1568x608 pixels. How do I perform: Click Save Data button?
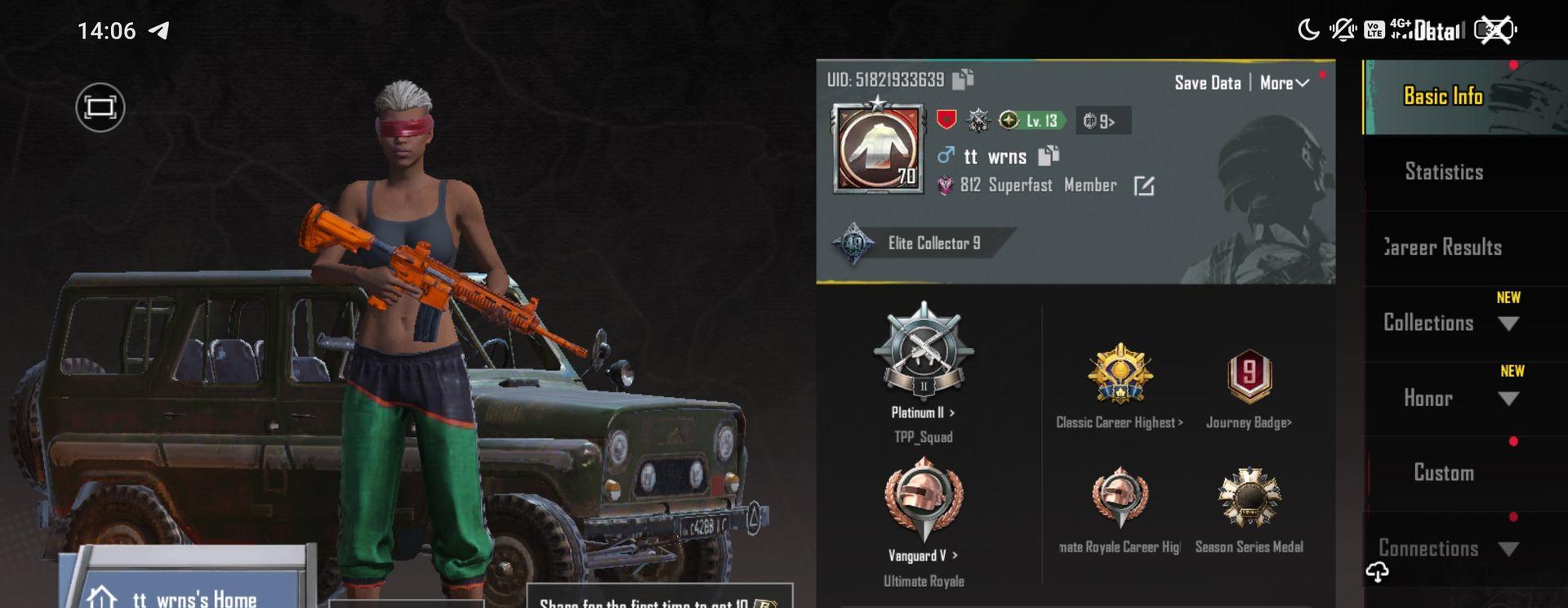point(1207,83)
